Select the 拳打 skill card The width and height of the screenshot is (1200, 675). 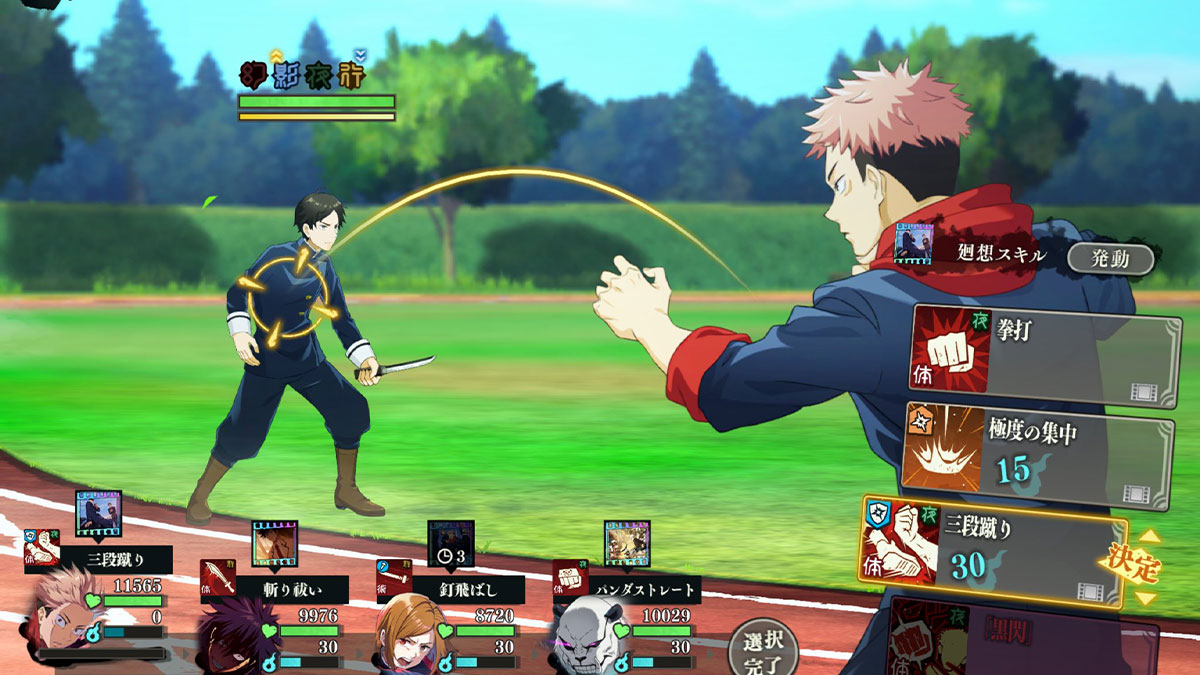(1045, 356)
